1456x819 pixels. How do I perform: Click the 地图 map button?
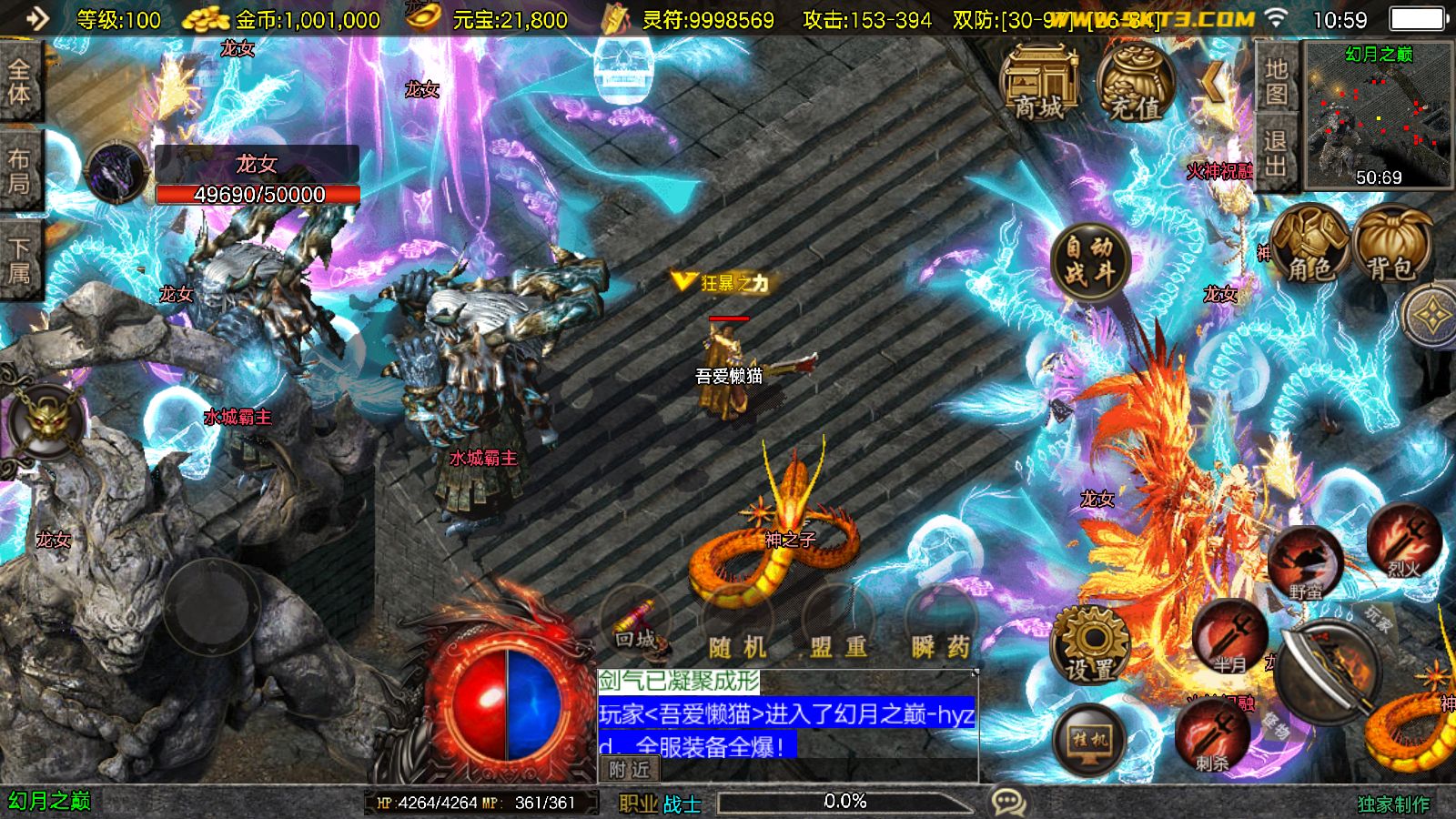click(x=1276, y=81)
